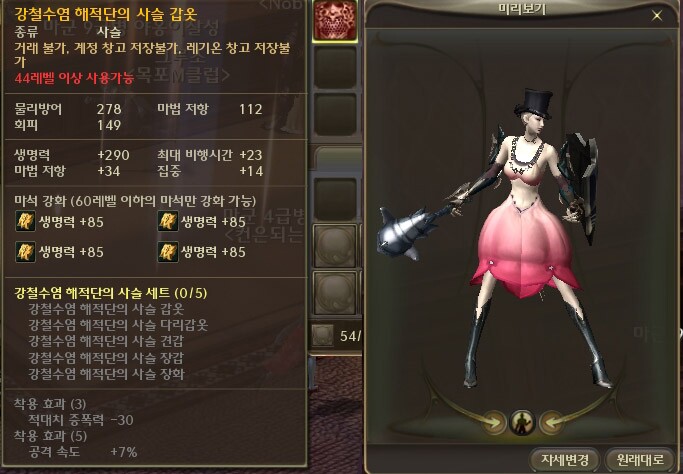Rotate the preview character with the right-pointing arrow
The width and height of the screenshot is (683, 474).
coord(493,422)
